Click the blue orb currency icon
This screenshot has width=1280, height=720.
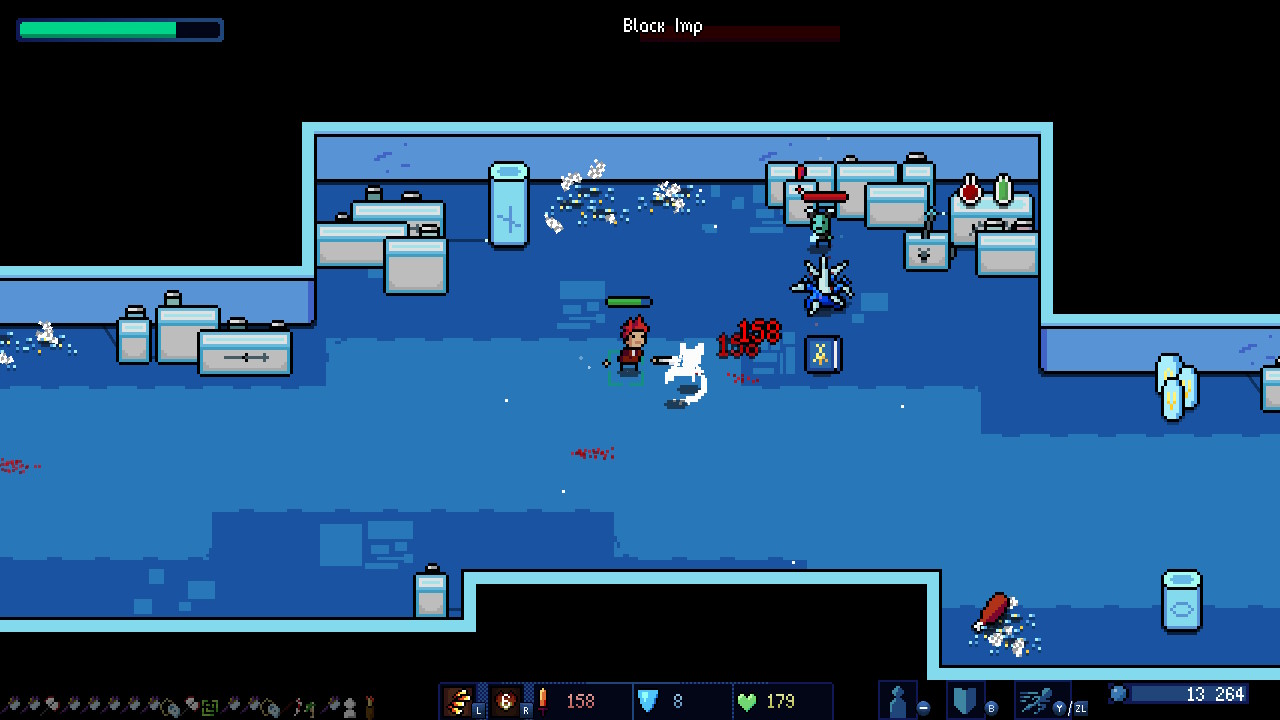[1120, 694]
